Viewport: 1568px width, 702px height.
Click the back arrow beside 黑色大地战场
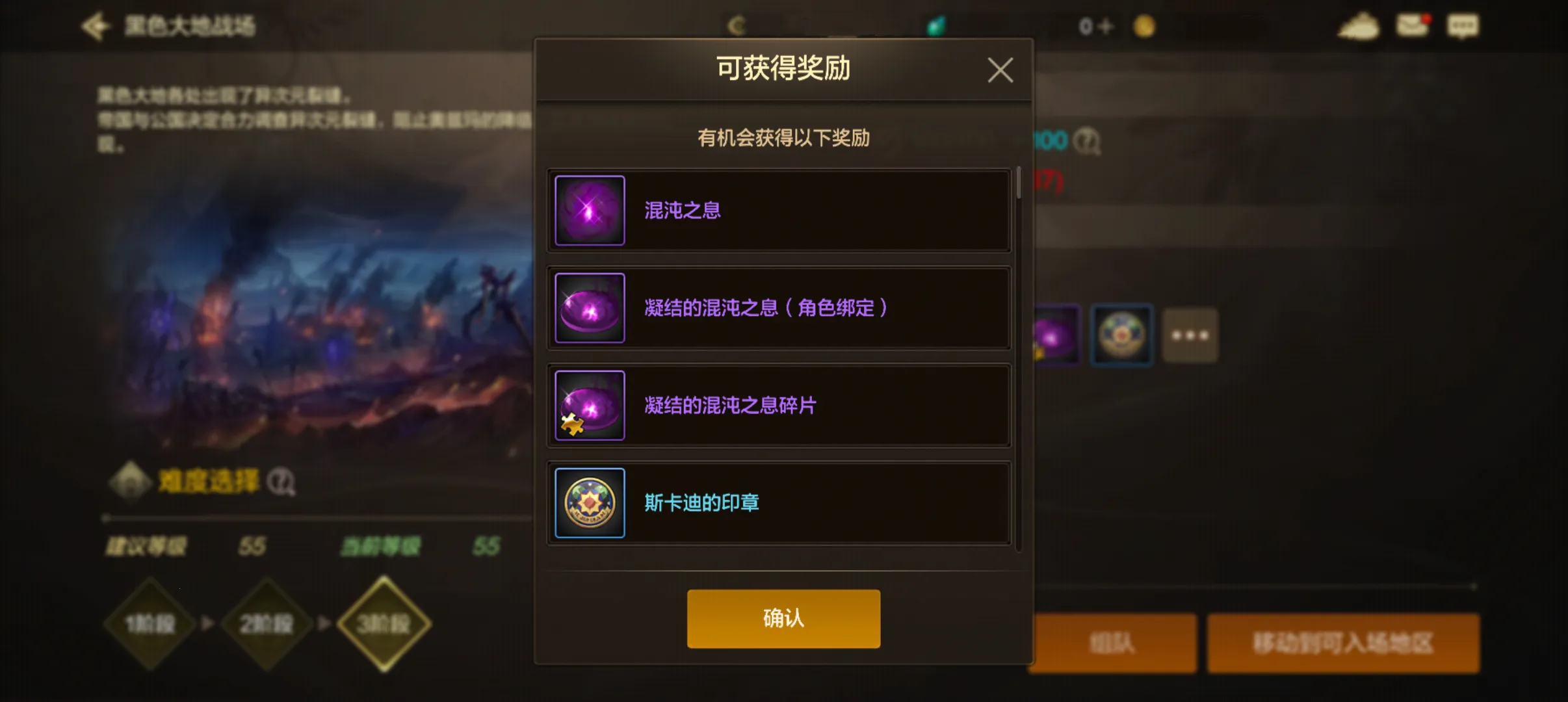pos(96,27)
